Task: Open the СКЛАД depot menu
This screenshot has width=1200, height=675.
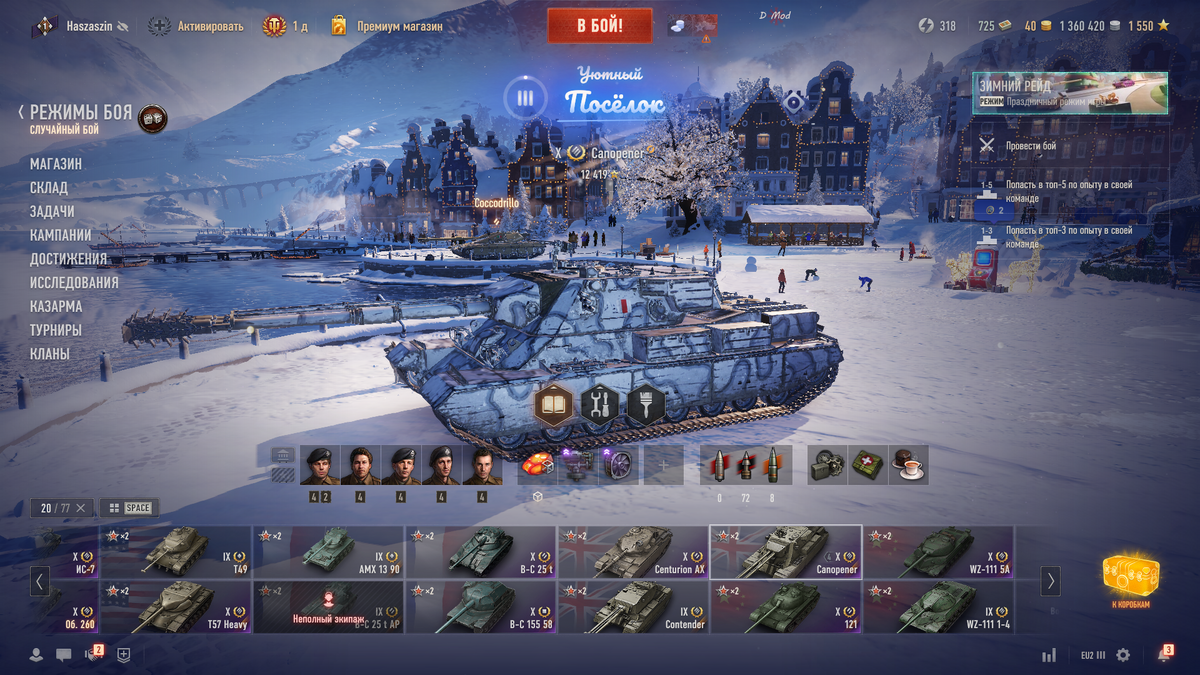Action: tap(49, 188)
